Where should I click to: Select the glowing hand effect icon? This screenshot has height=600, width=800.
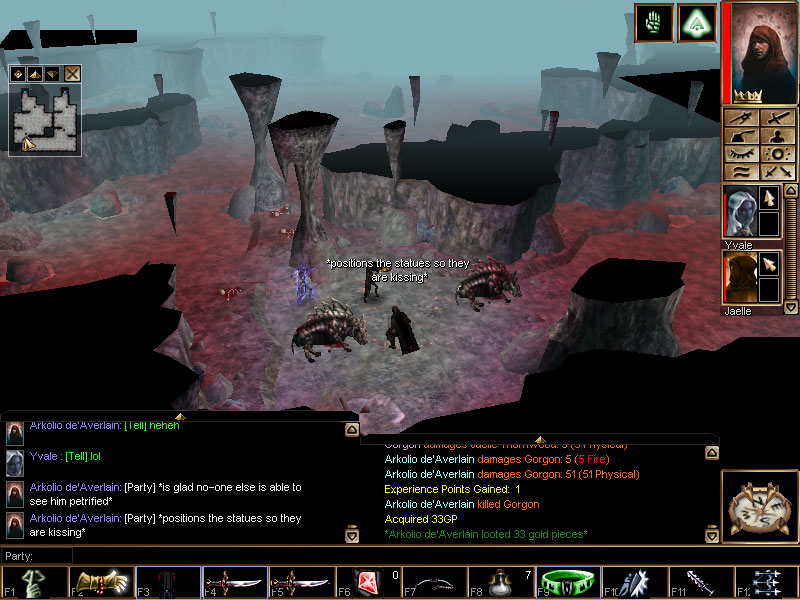click(652, 23)
